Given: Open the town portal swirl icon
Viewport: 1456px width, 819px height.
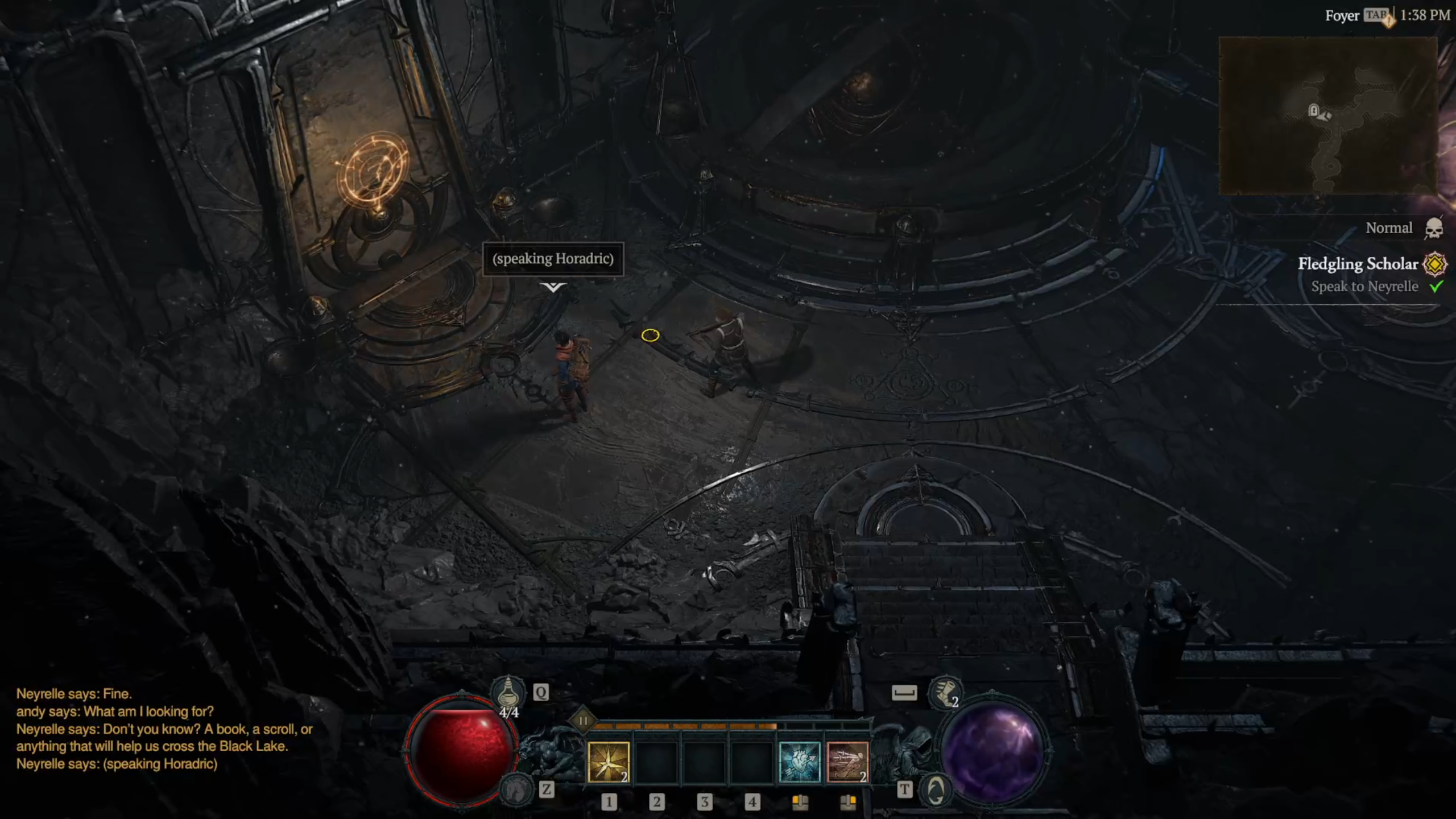Looking at the screenshot, I should pos(936,790).
